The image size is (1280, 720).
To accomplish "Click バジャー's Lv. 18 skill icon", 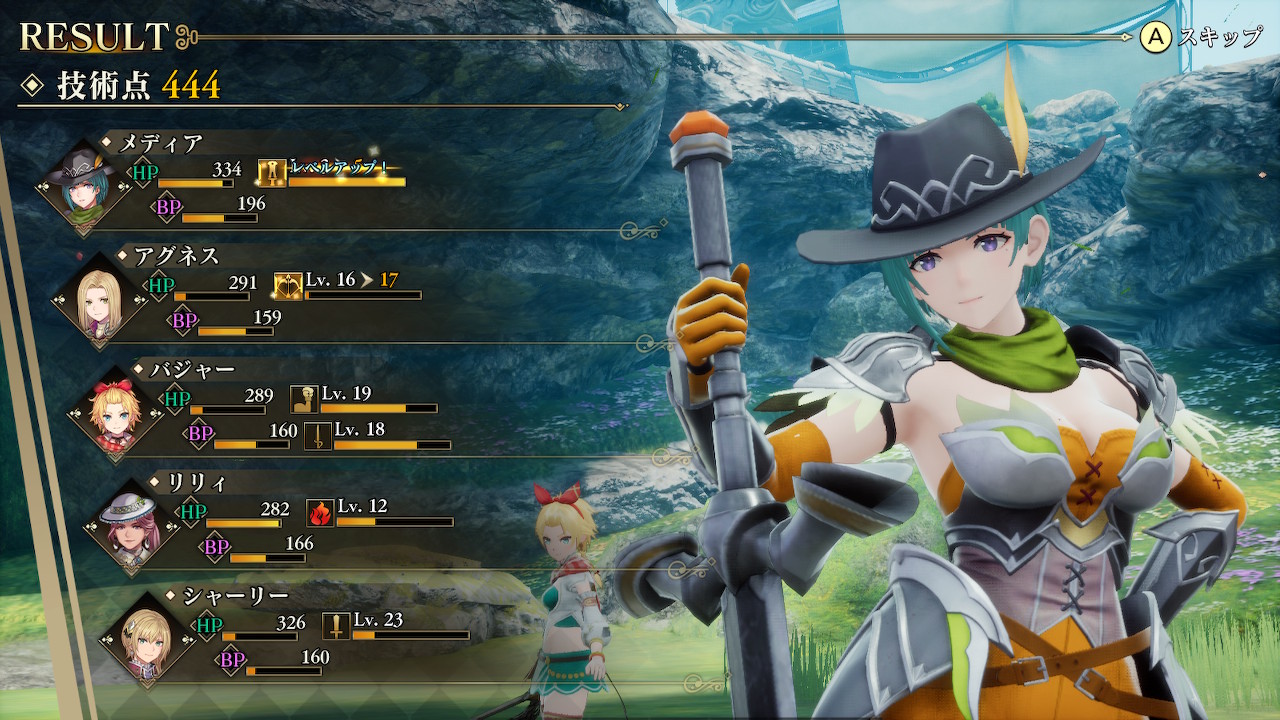I will 317,436.
